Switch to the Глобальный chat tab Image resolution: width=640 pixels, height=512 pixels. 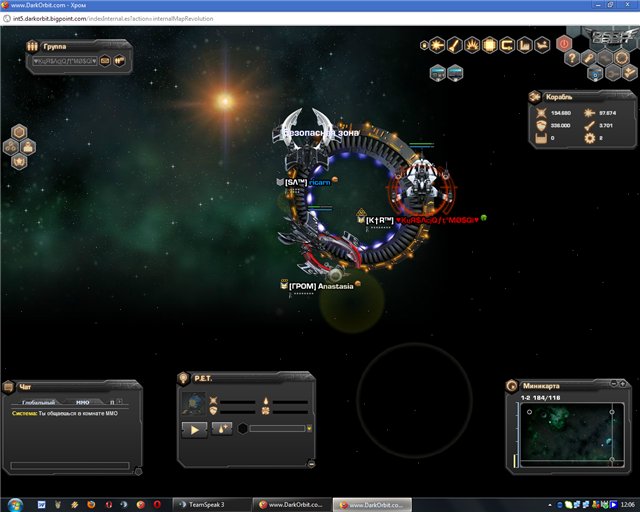(40, 401)
